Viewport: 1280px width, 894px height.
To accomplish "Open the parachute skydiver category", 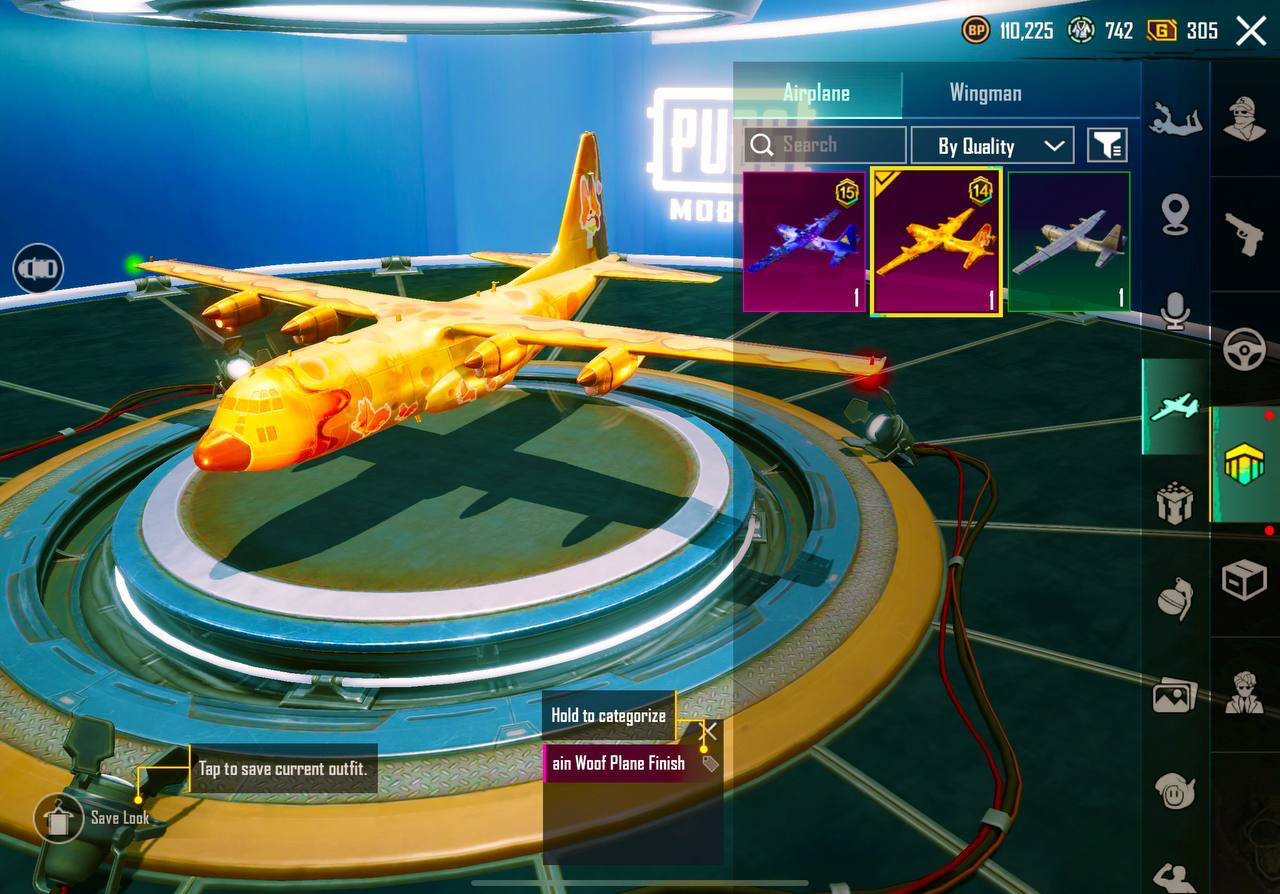I will (x=1175, y=119).
